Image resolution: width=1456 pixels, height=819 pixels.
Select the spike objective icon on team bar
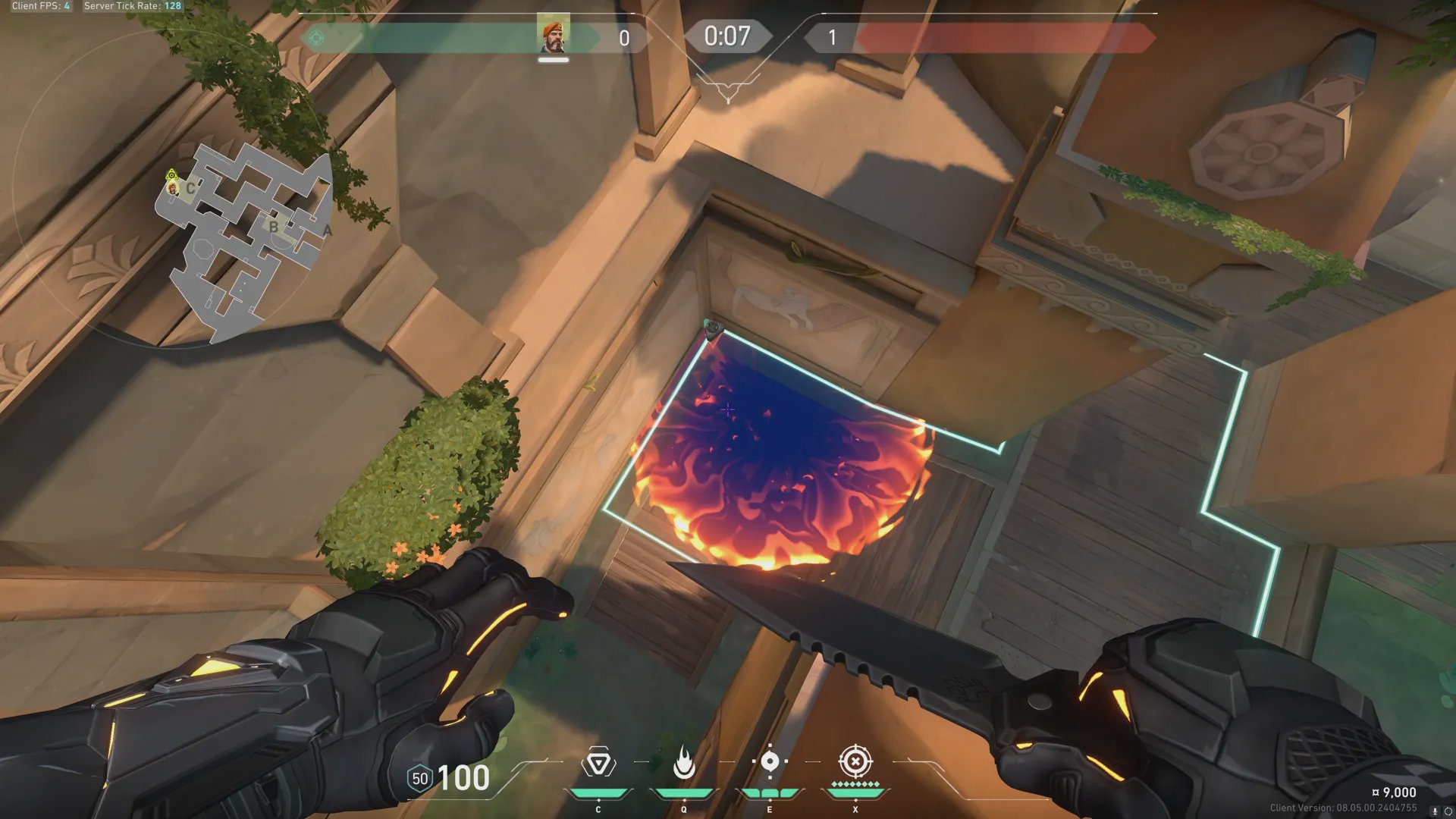click(317, 38)
